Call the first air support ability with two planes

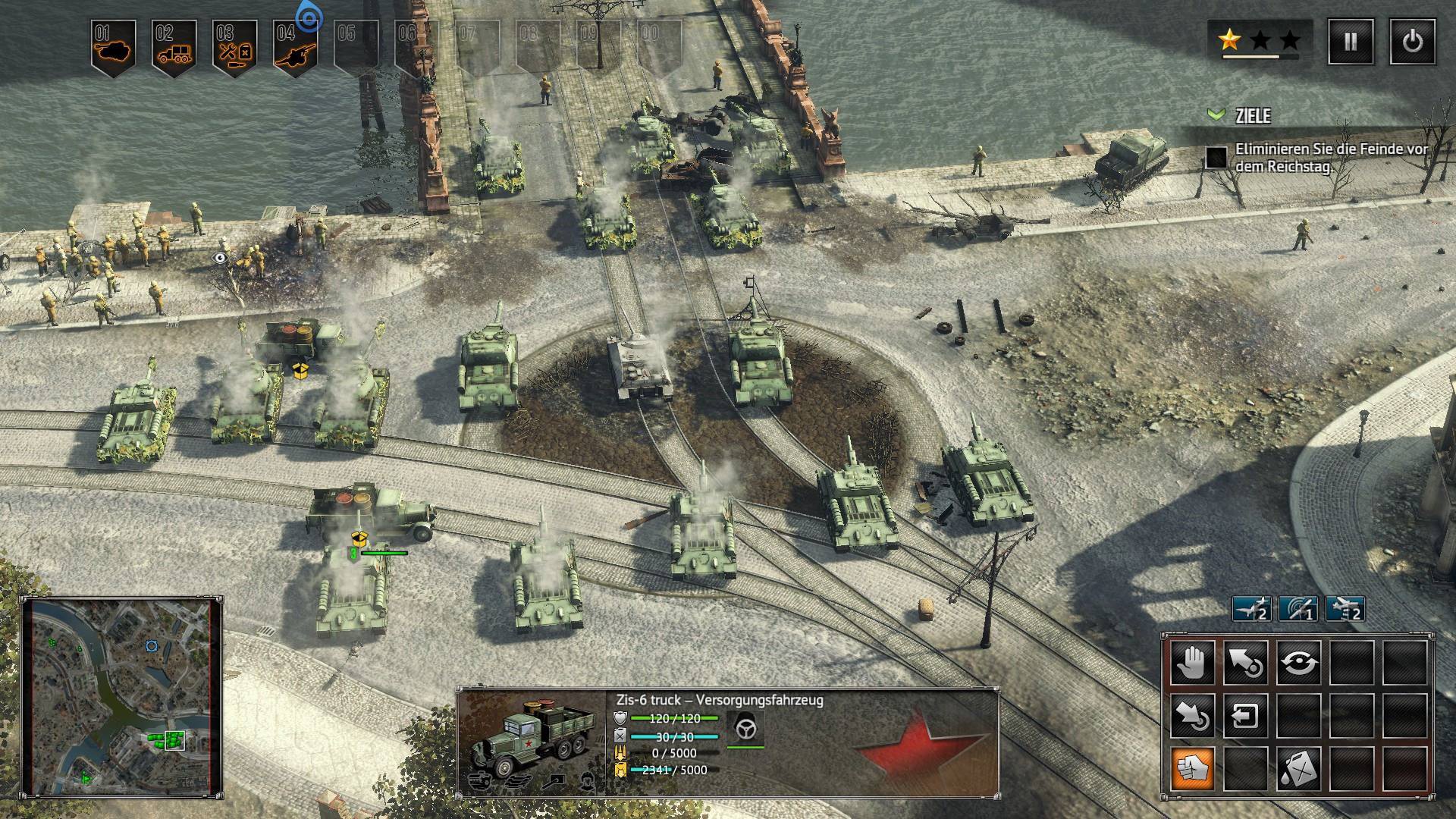(1251, 609)
